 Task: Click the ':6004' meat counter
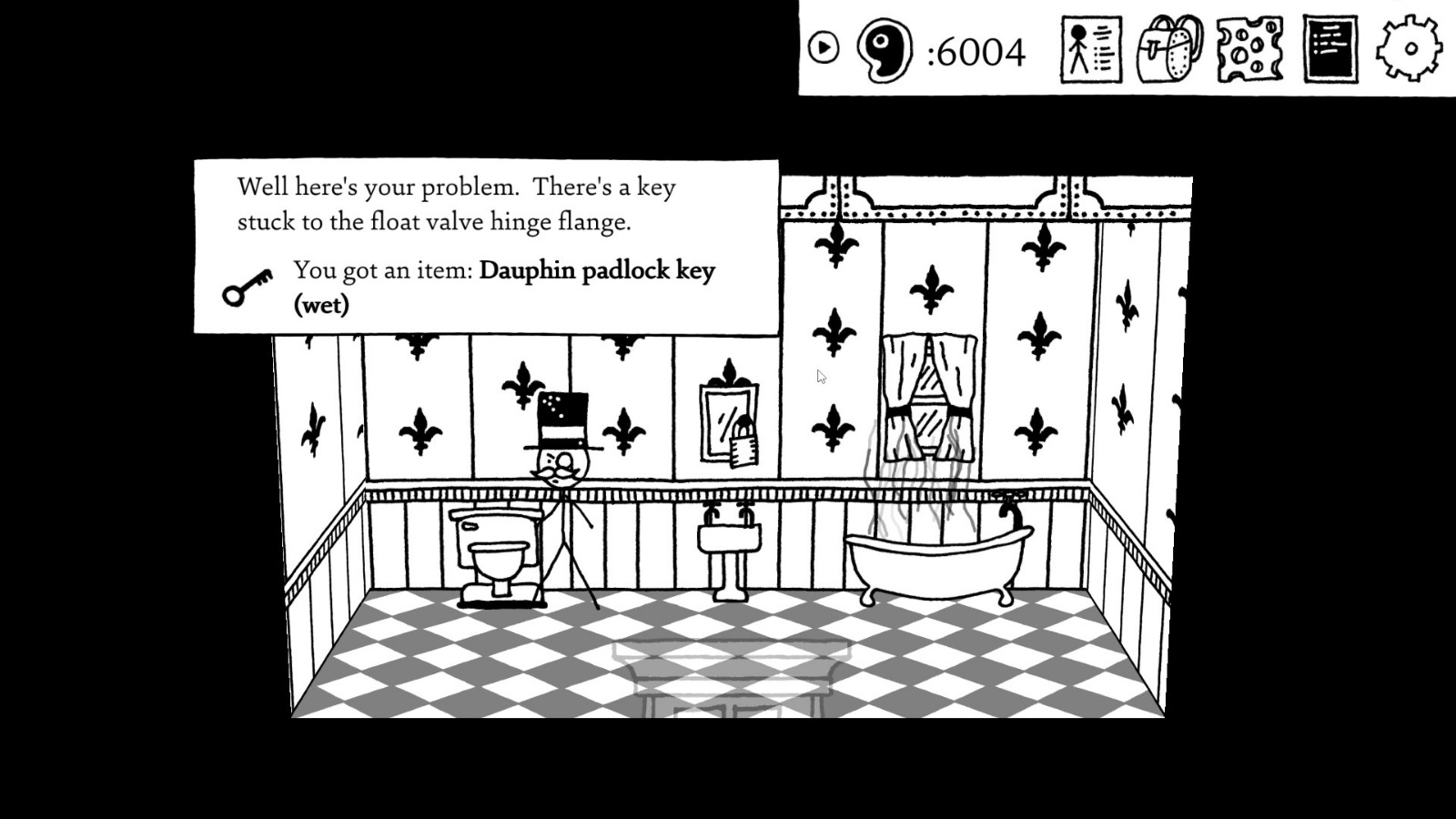(976, 53)
